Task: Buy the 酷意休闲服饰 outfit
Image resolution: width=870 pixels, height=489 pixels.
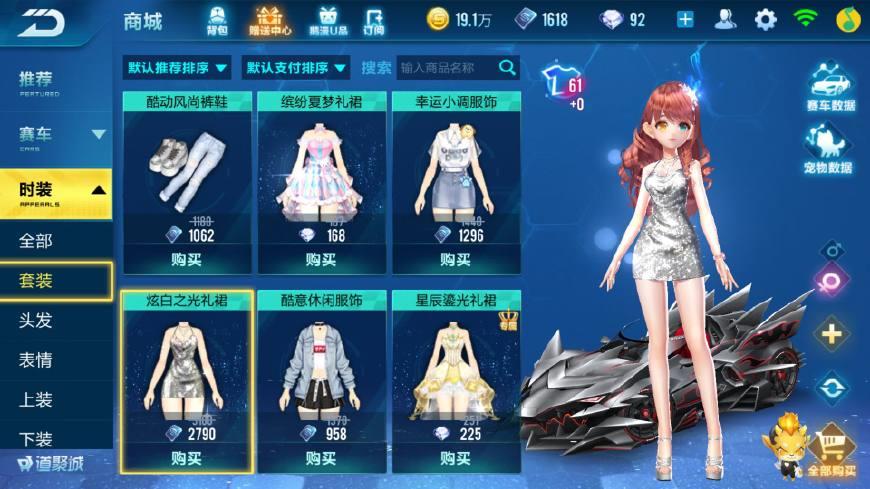Action: tap(320, 459)
